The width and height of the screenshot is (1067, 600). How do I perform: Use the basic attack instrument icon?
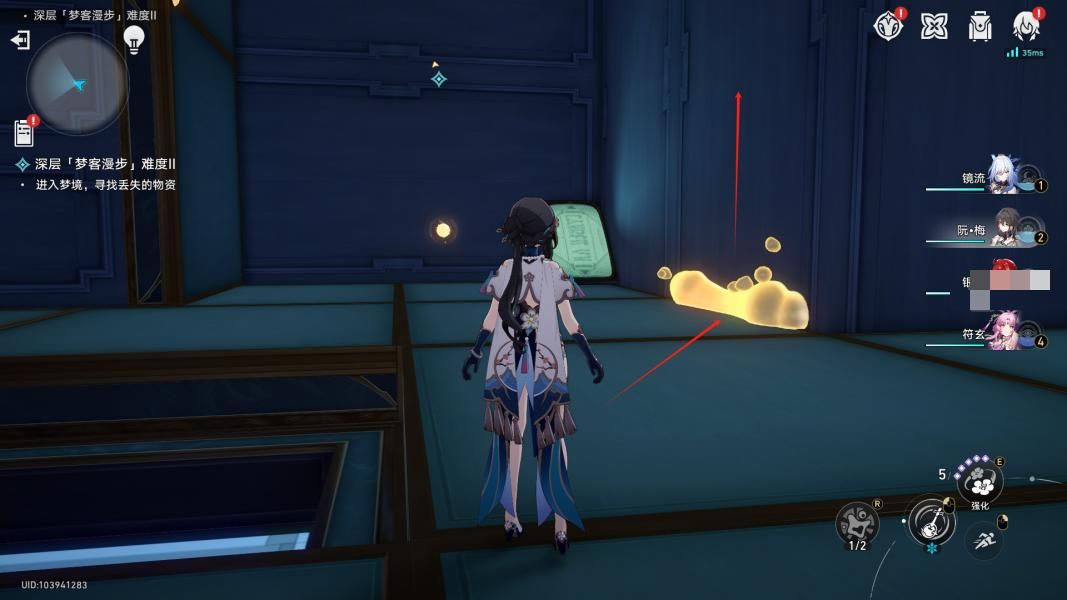point(930,522)
